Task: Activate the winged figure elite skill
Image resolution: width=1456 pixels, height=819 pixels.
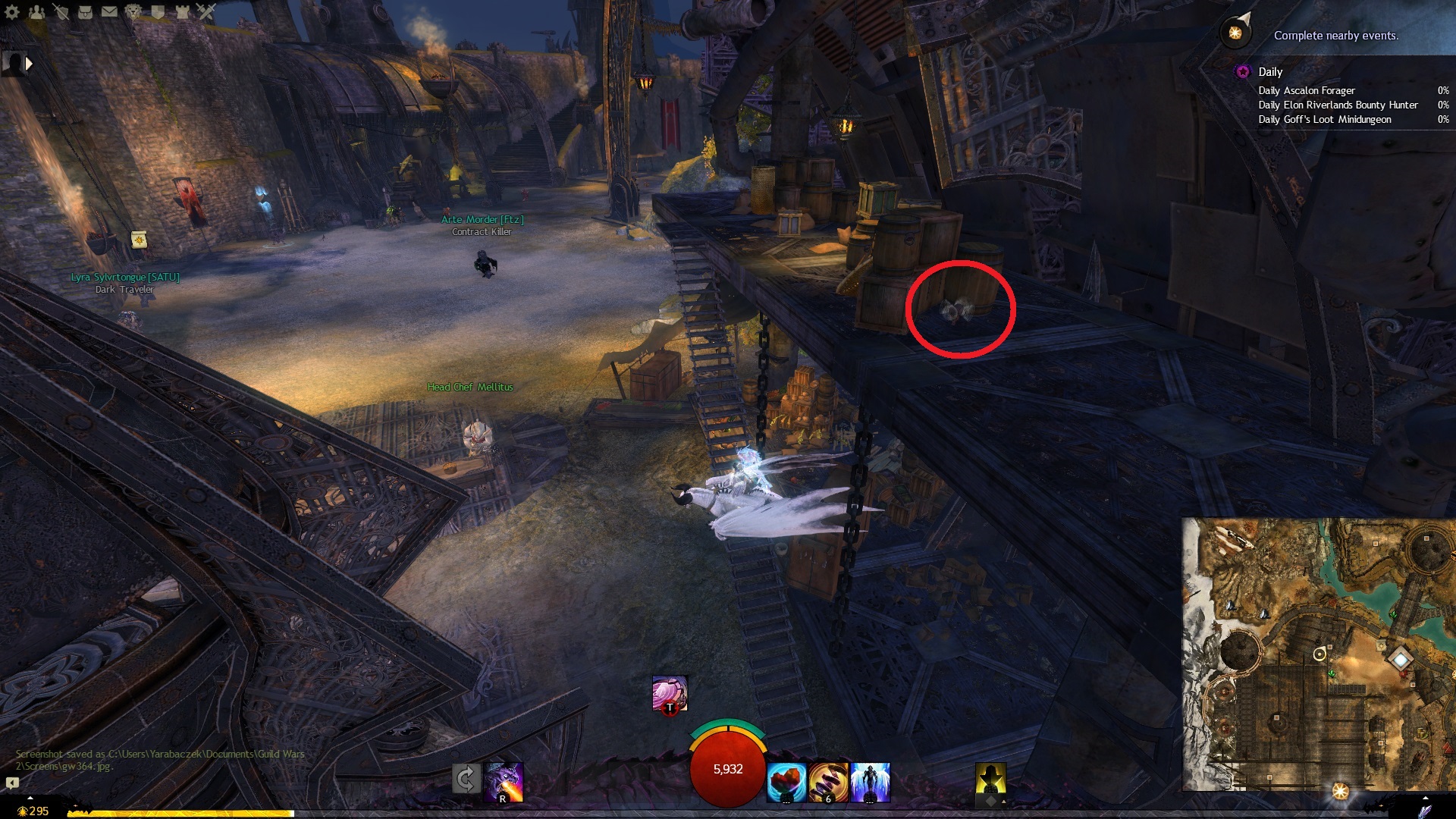Action: click(871, 782)
